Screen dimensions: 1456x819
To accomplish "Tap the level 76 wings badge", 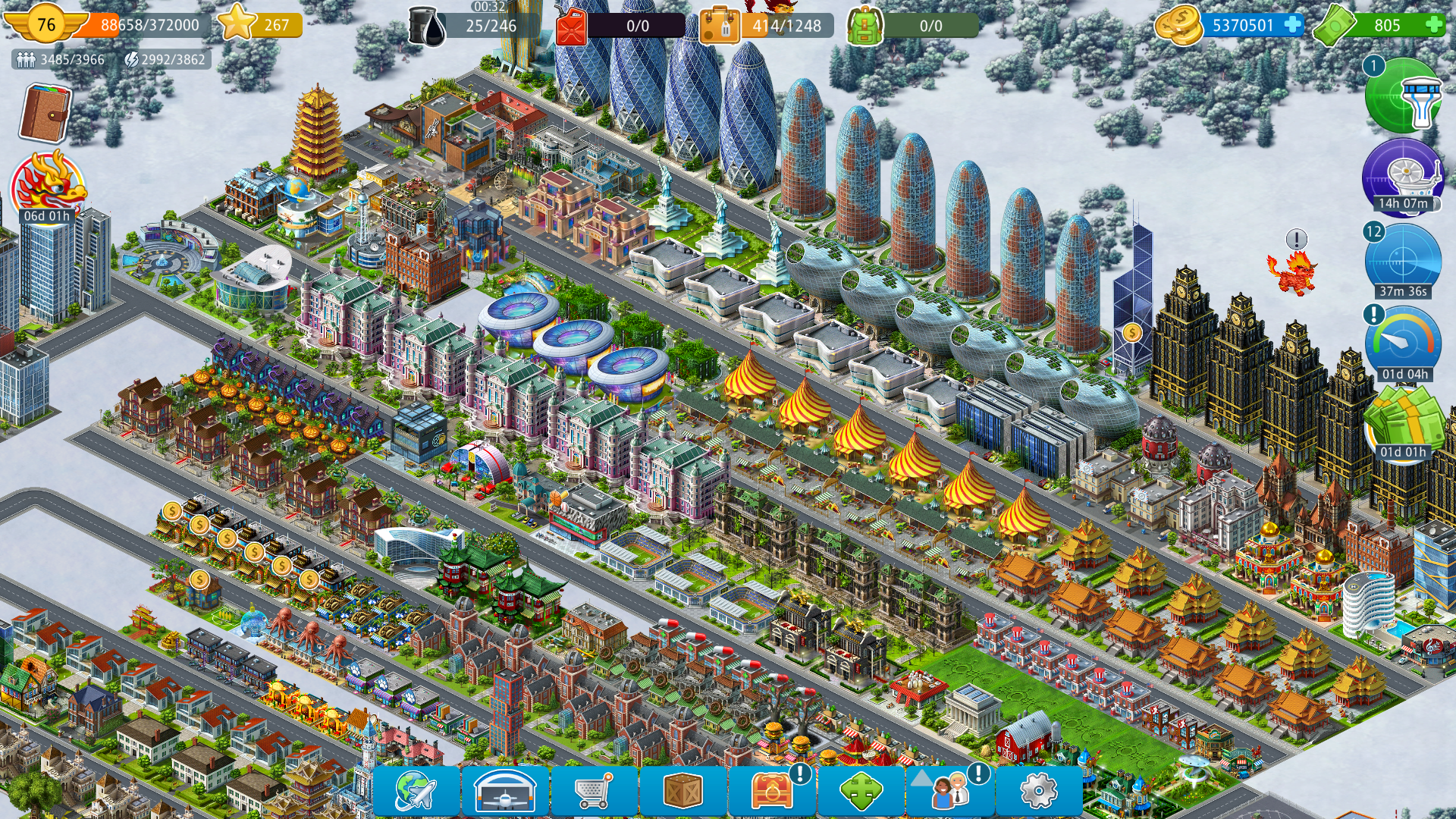I will tap(46, 25).
